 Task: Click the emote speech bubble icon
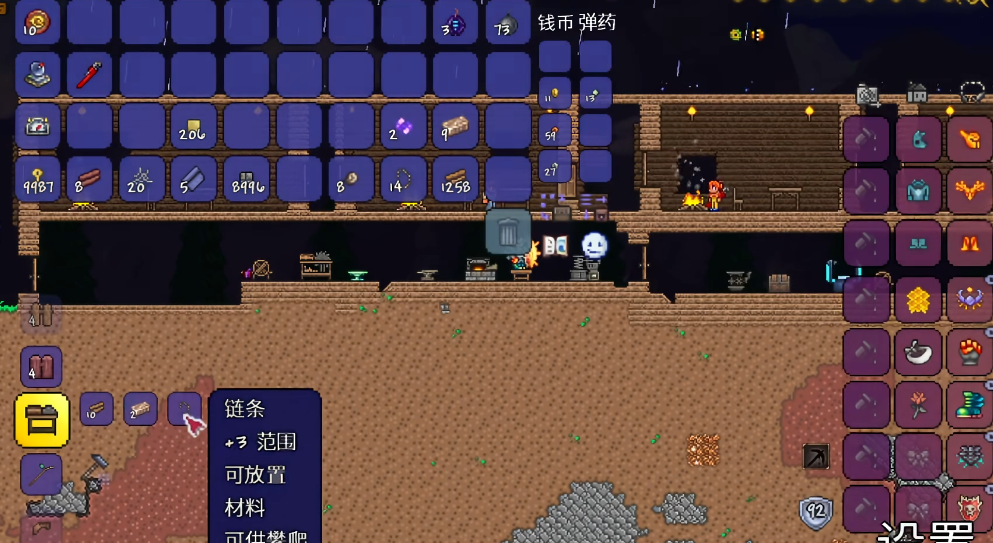[595, 245]
